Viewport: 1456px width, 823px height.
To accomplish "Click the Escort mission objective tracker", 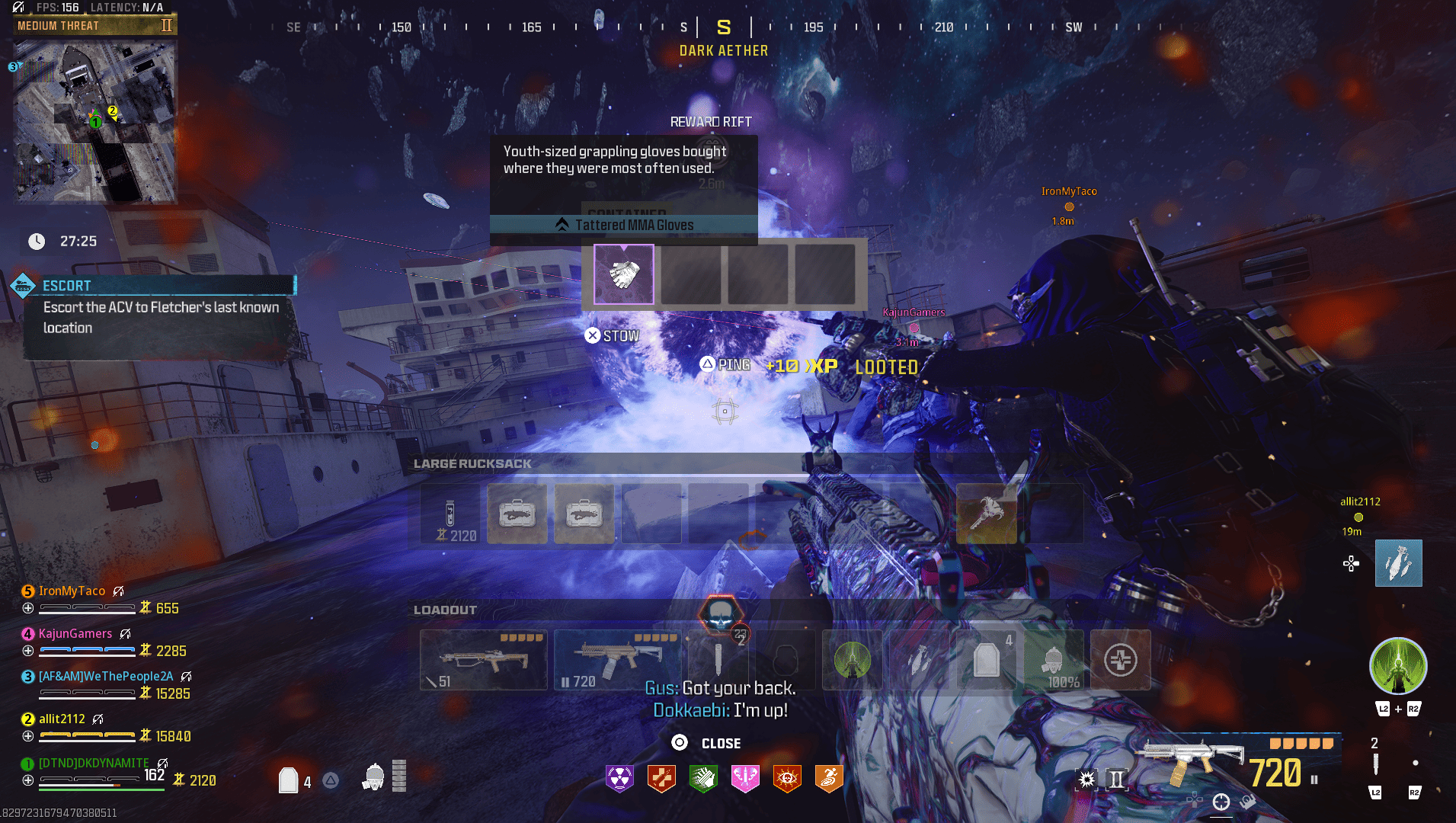I will (x=160, y=307).
